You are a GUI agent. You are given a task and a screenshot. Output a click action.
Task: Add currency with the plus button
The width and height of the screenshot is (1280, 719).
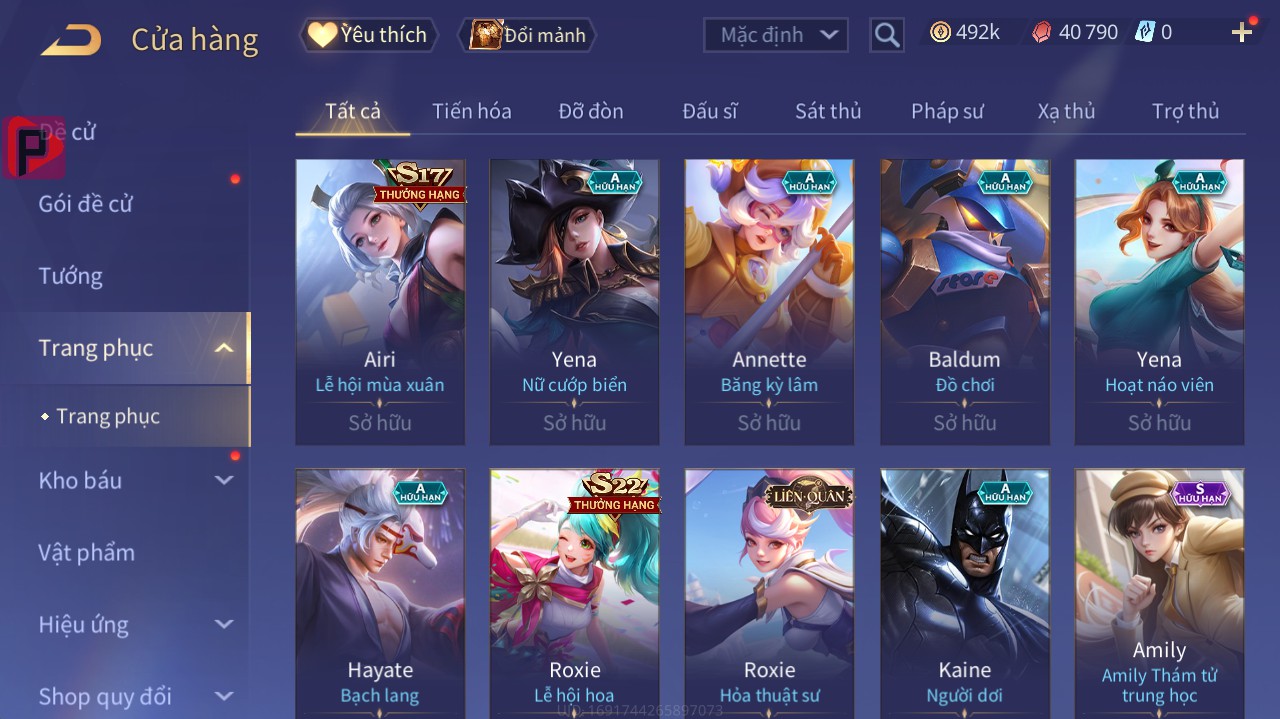coord(1242,33)
